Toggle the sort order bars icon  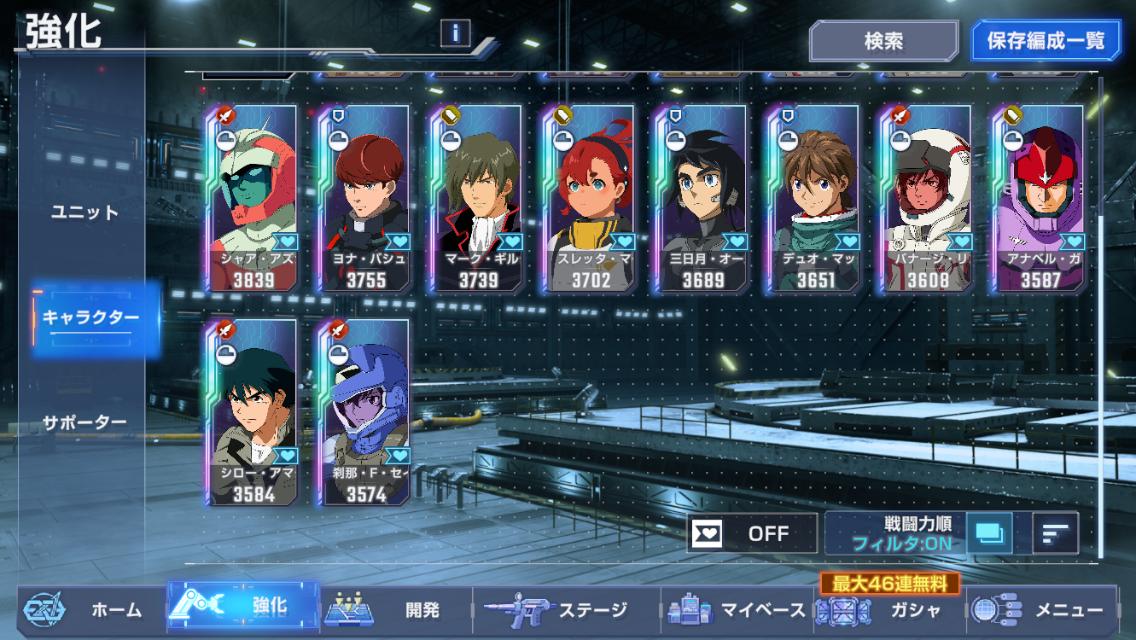1055,533
